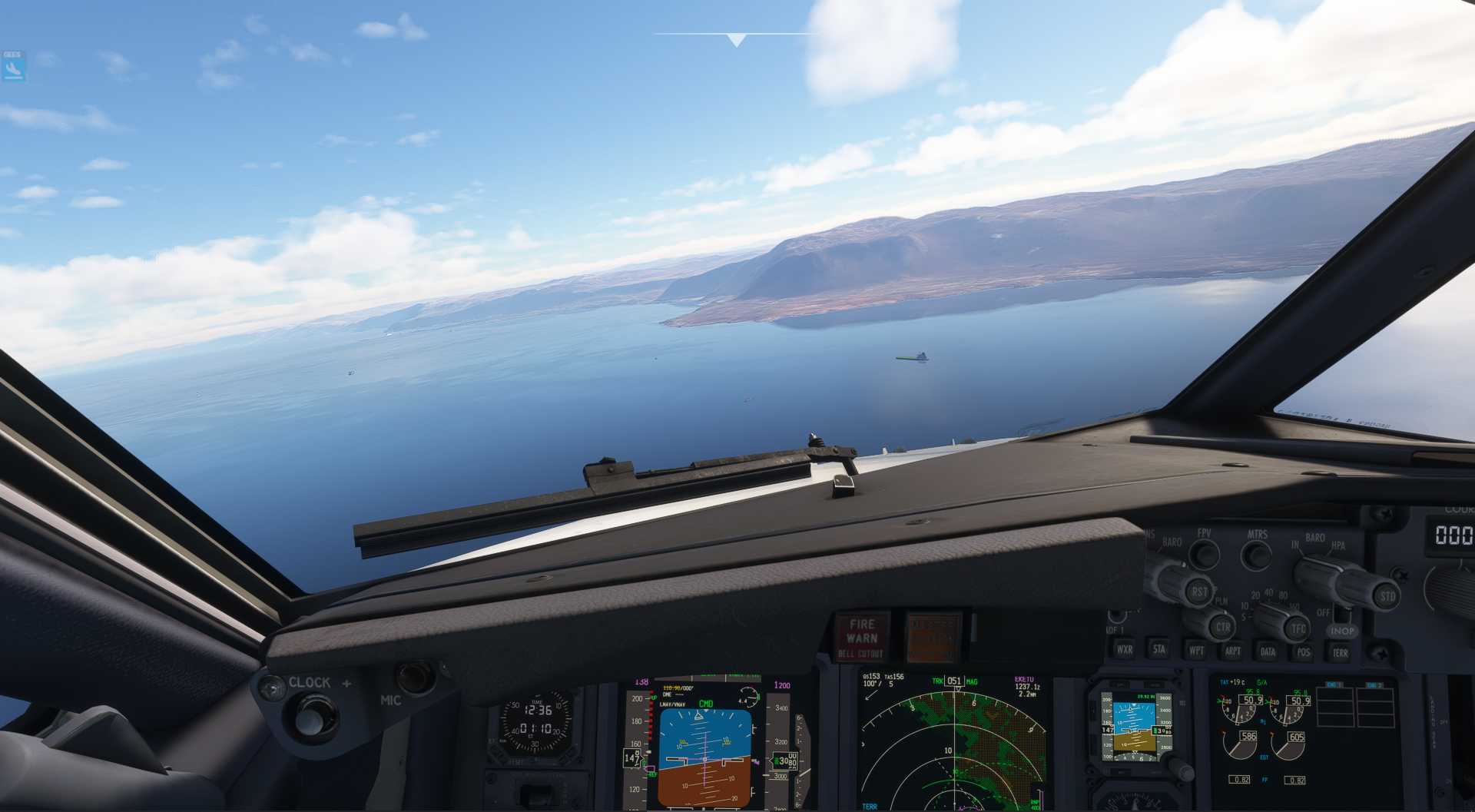Toggle the POS position button
The height and width of the screenshot is (812, 1475).
tap(1304, 652)
